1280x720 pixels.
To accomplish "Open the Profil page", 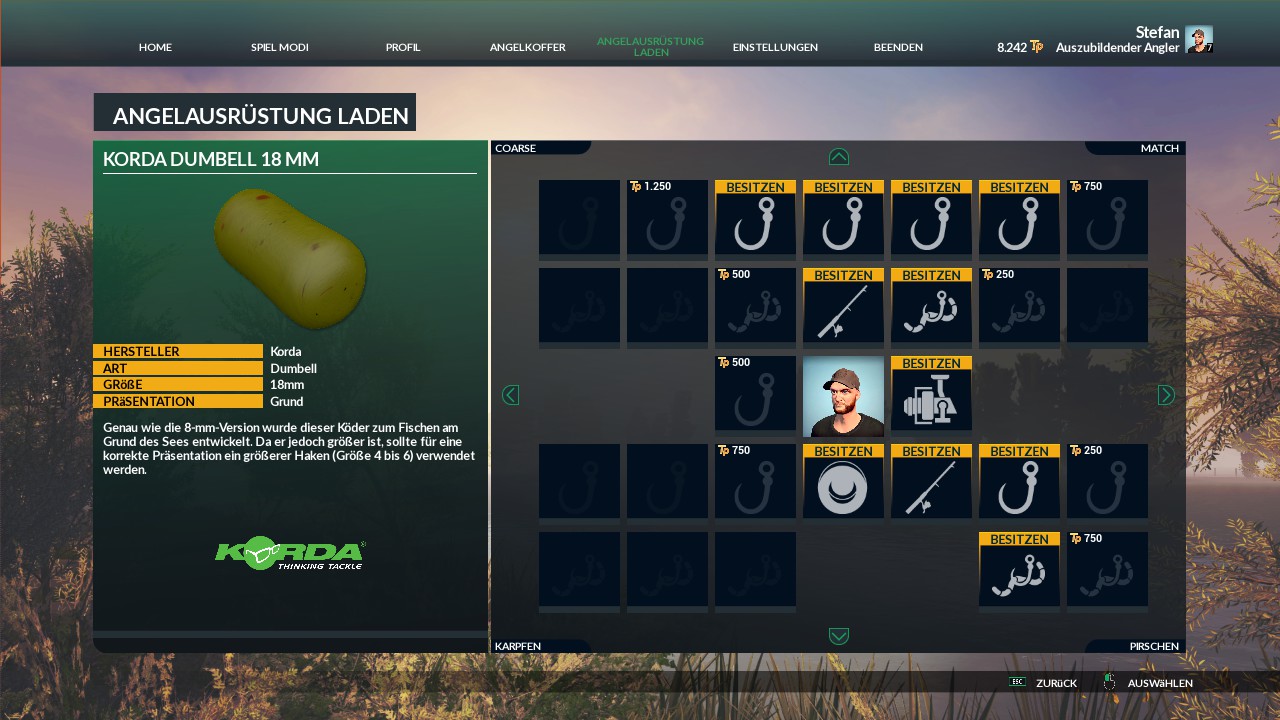I will [403, 47].
